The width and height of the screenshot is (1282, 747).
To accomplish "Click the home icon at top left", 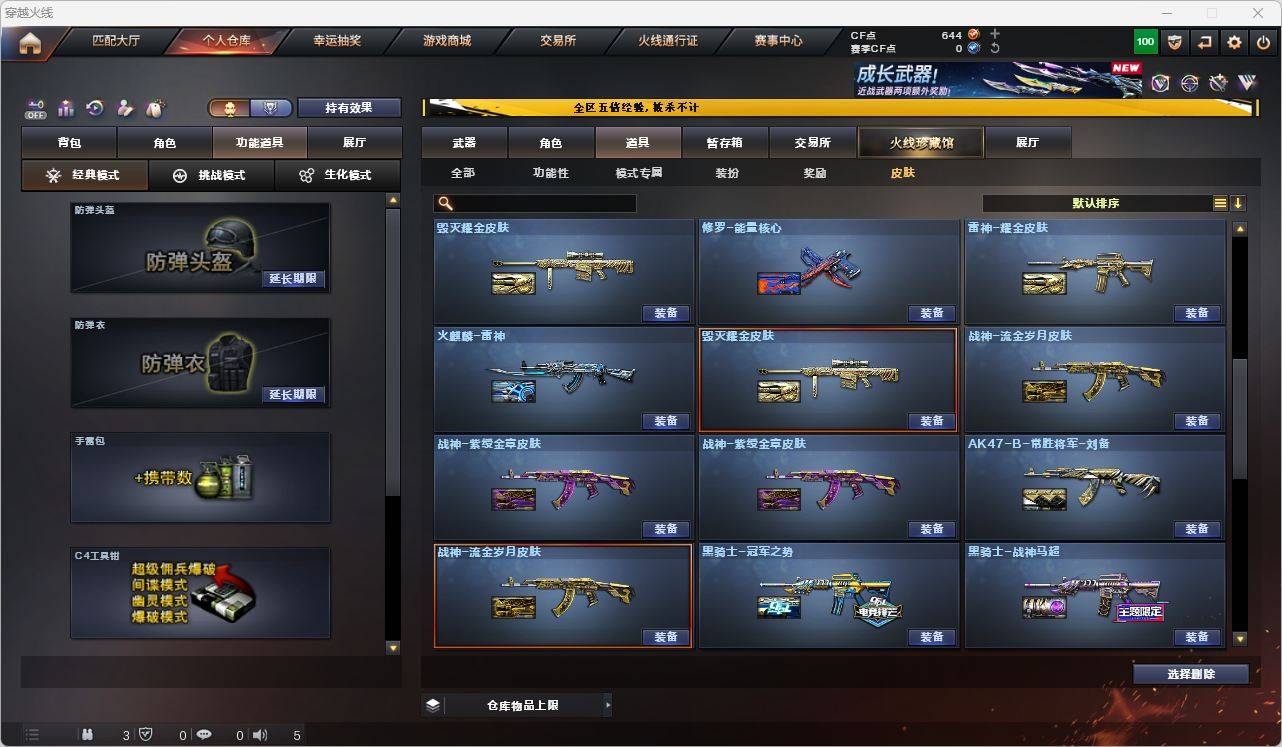I will pyautogui.click(x=28, y=42).
